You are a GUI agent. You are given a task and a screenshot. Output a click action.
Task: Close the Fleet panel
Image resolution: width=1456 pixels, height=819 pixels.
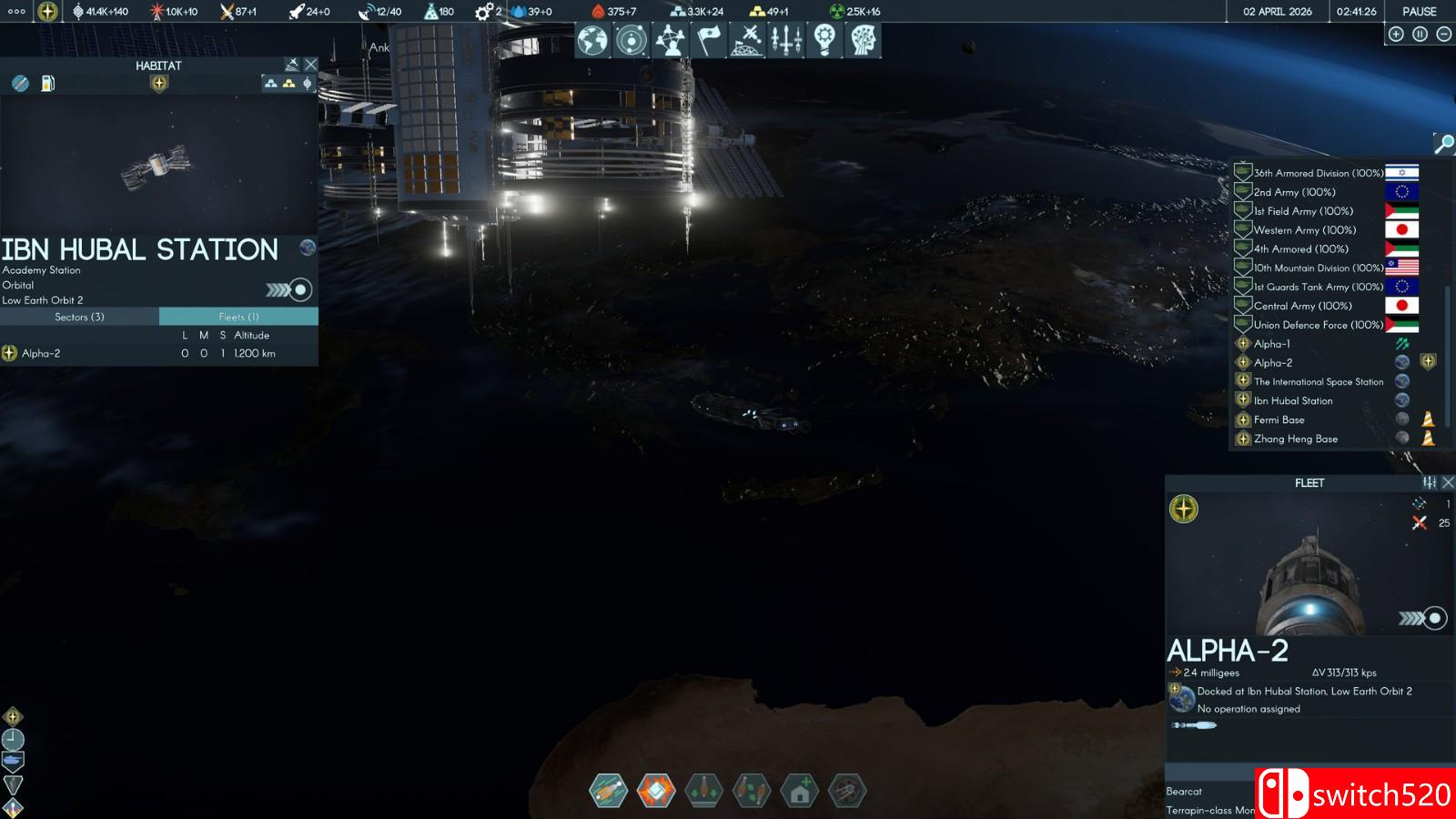click(1448, 482)
